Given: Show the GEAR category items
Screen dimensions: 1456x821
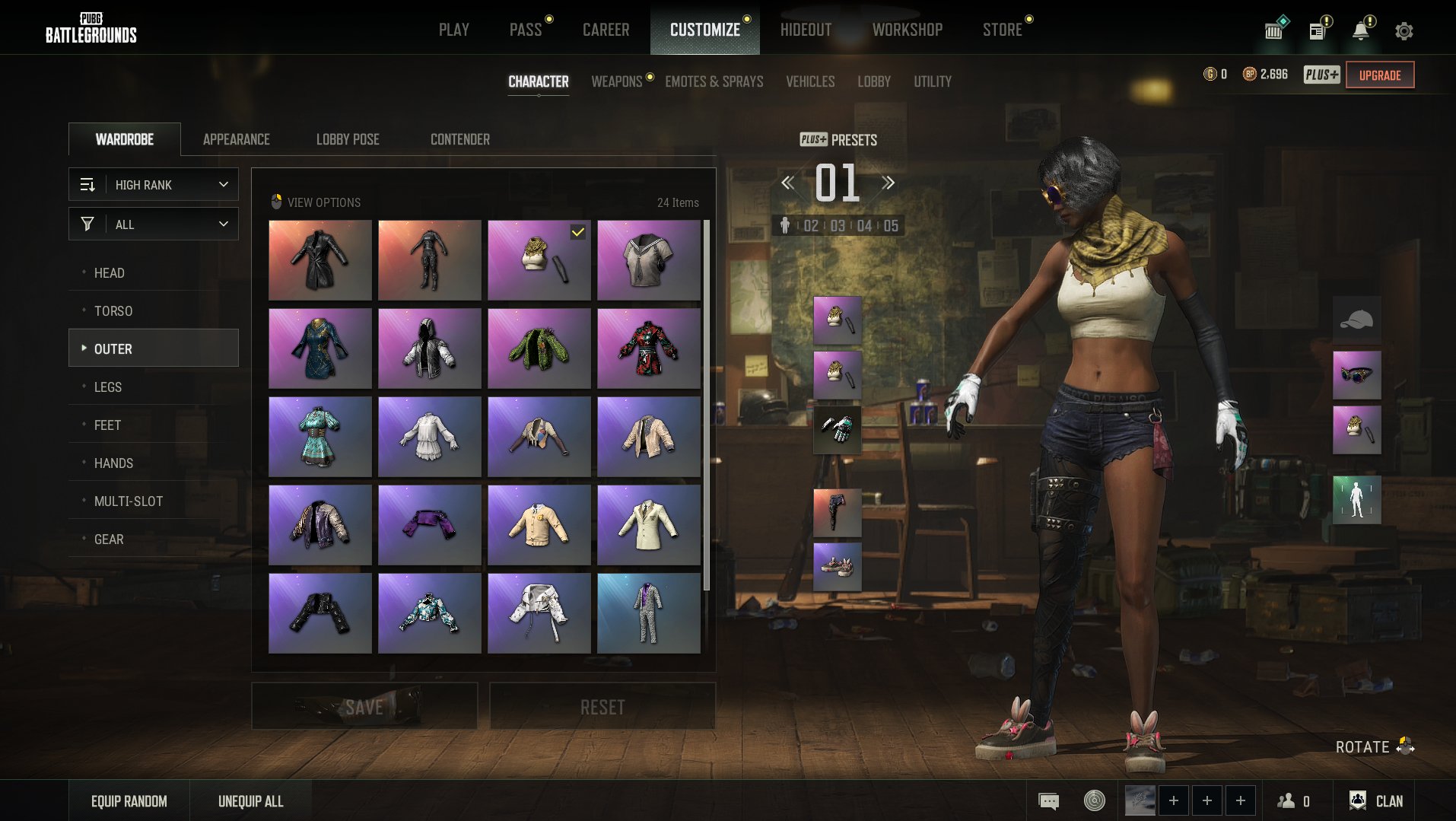Looking at the screenshot, I should tap(109, 539).
